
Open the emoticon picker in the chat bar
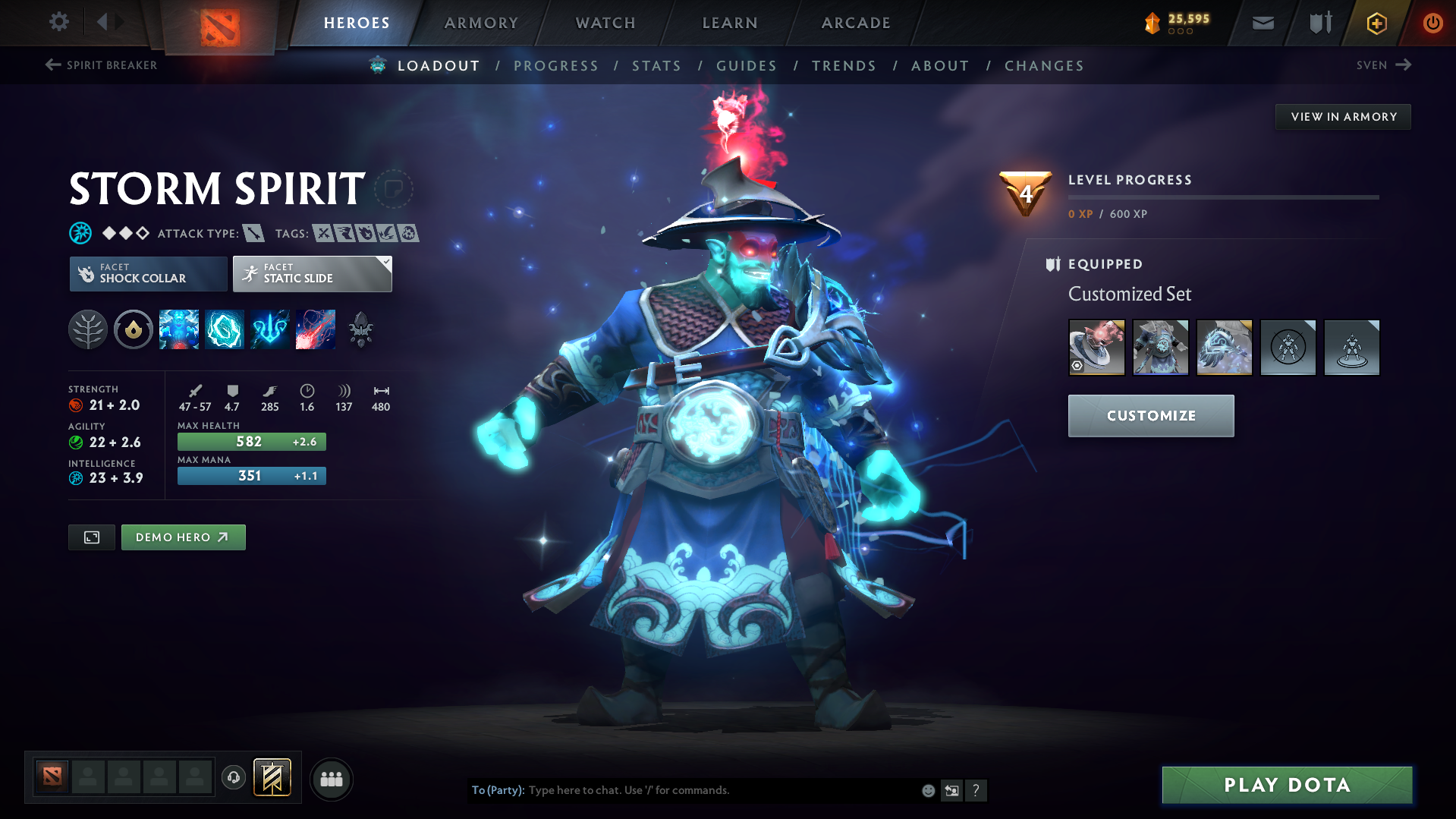(928, 790)
